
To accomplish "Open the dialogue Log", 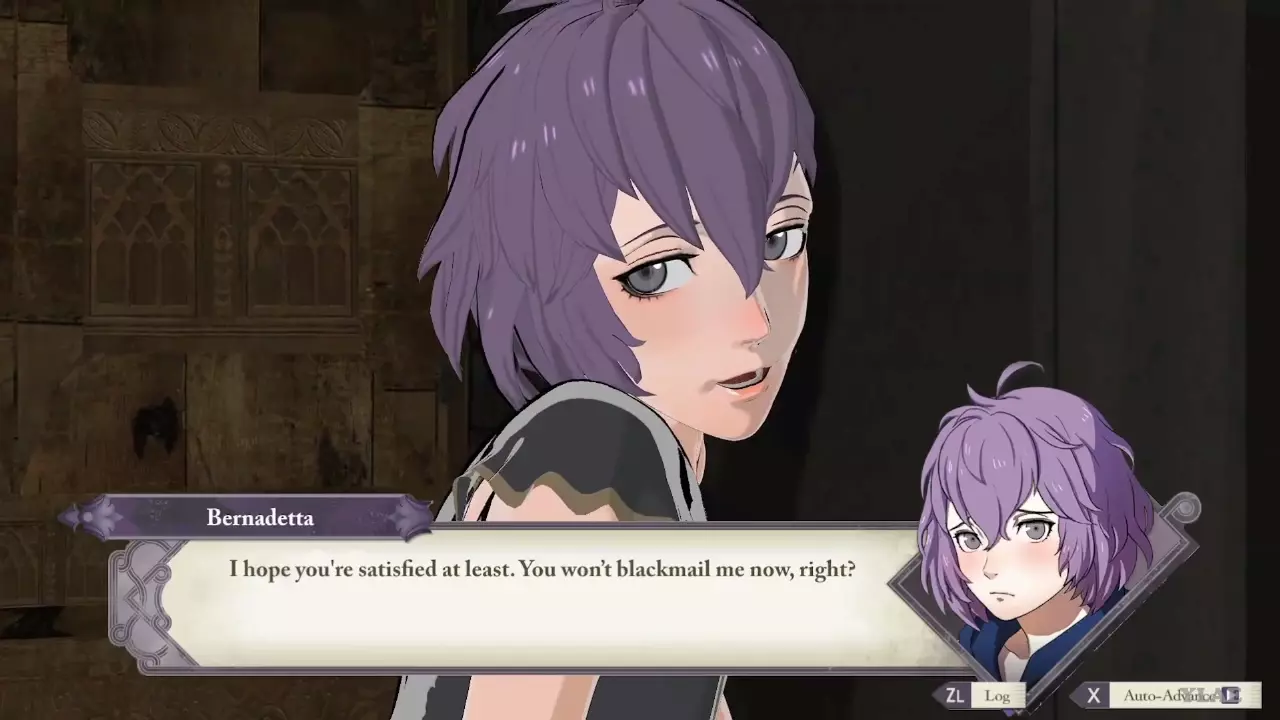I will tap(985, 695).
